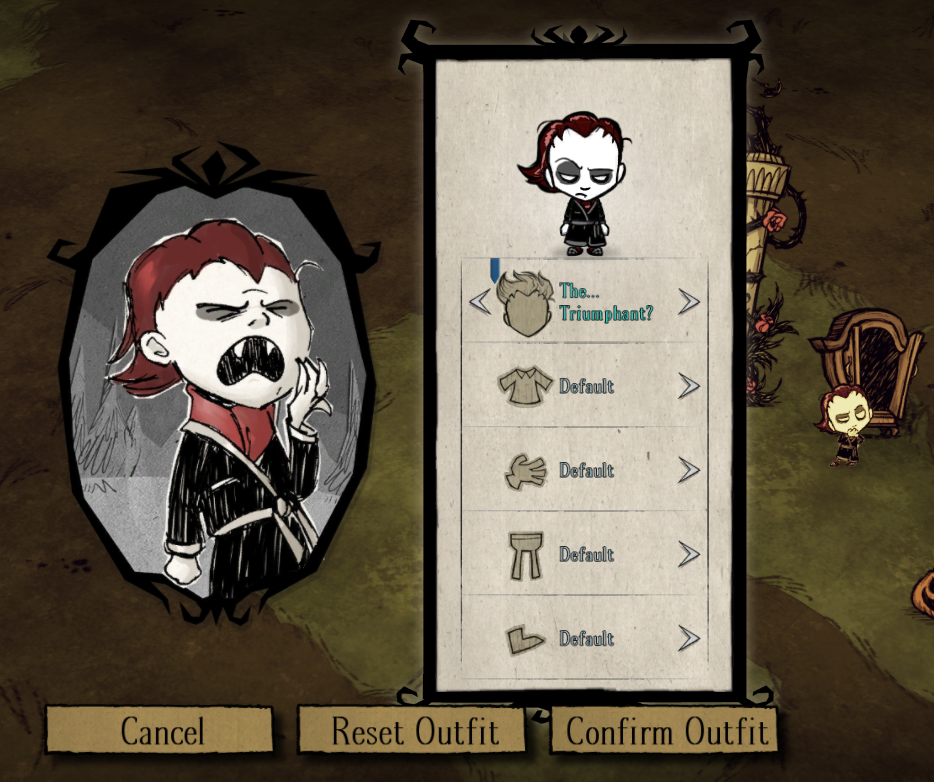
Task: Select the boot shoes slot icon
Action: click(x=525, y=638)
